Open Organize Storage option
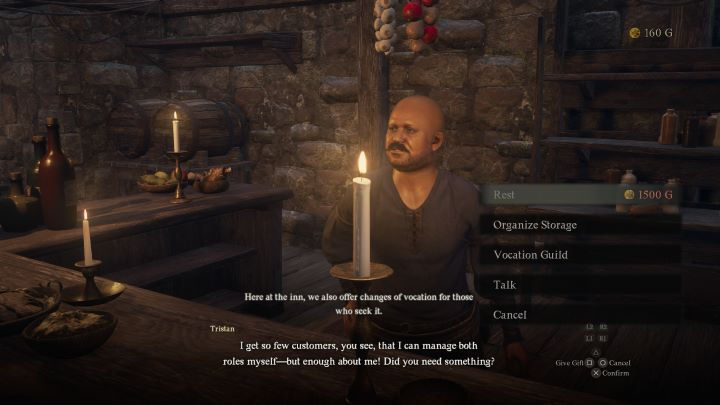This screenshot has width=720, height=405. pos(580,225)
